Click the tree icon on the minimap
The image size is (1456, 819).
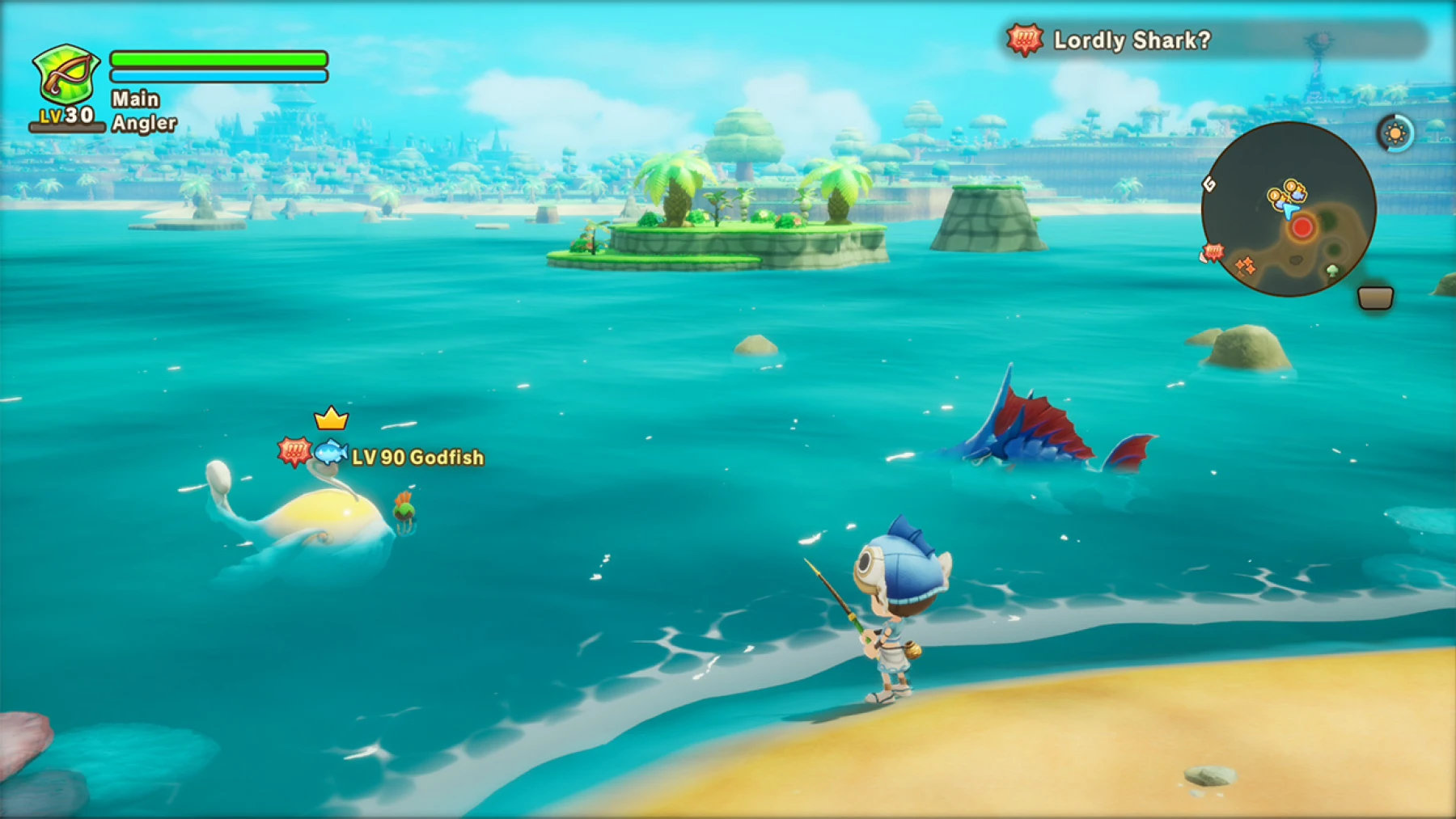[x=1331, y=270]
